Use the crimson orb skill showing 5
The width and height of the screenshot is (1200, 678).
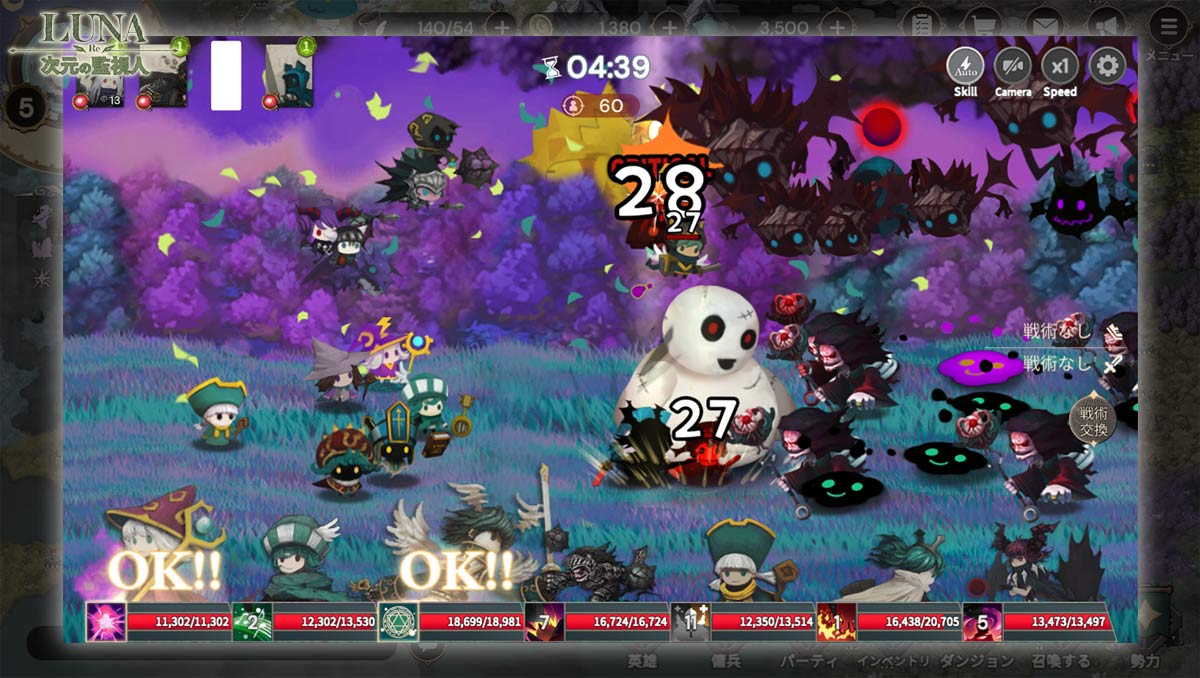[x=982, y=621]
